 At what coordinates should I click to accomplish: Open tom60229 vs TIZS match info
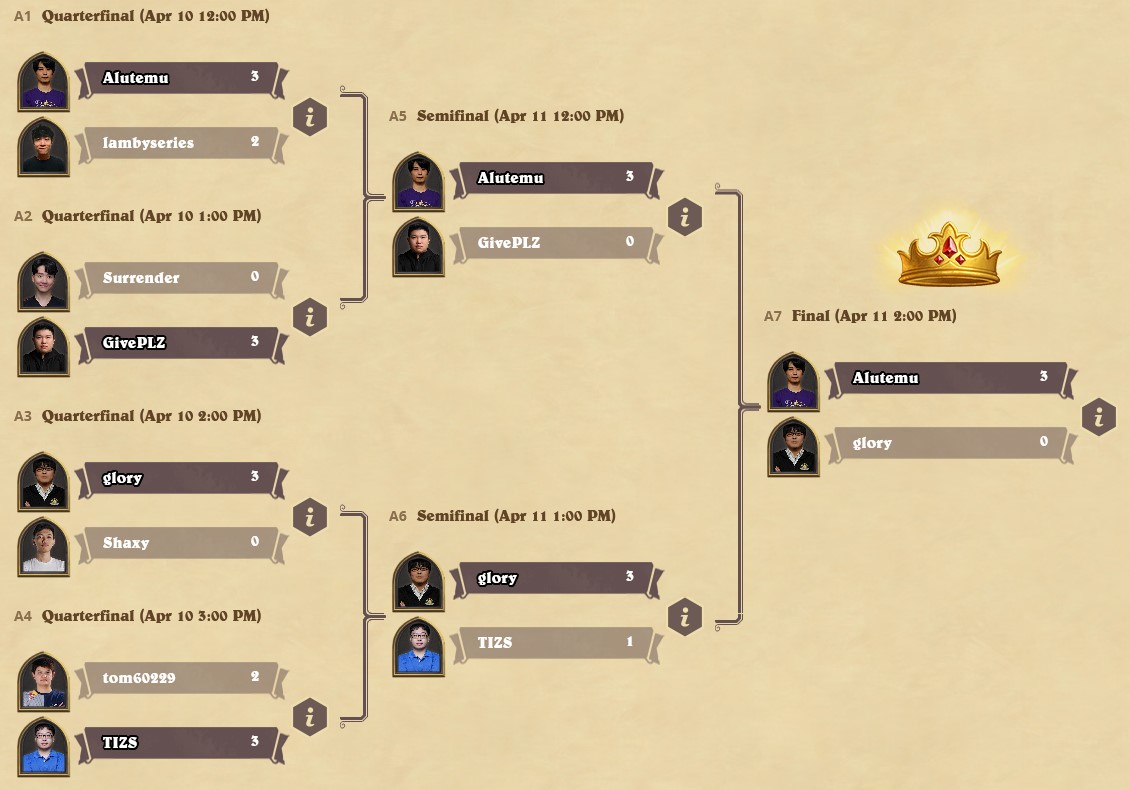click(x=310, y=718)
